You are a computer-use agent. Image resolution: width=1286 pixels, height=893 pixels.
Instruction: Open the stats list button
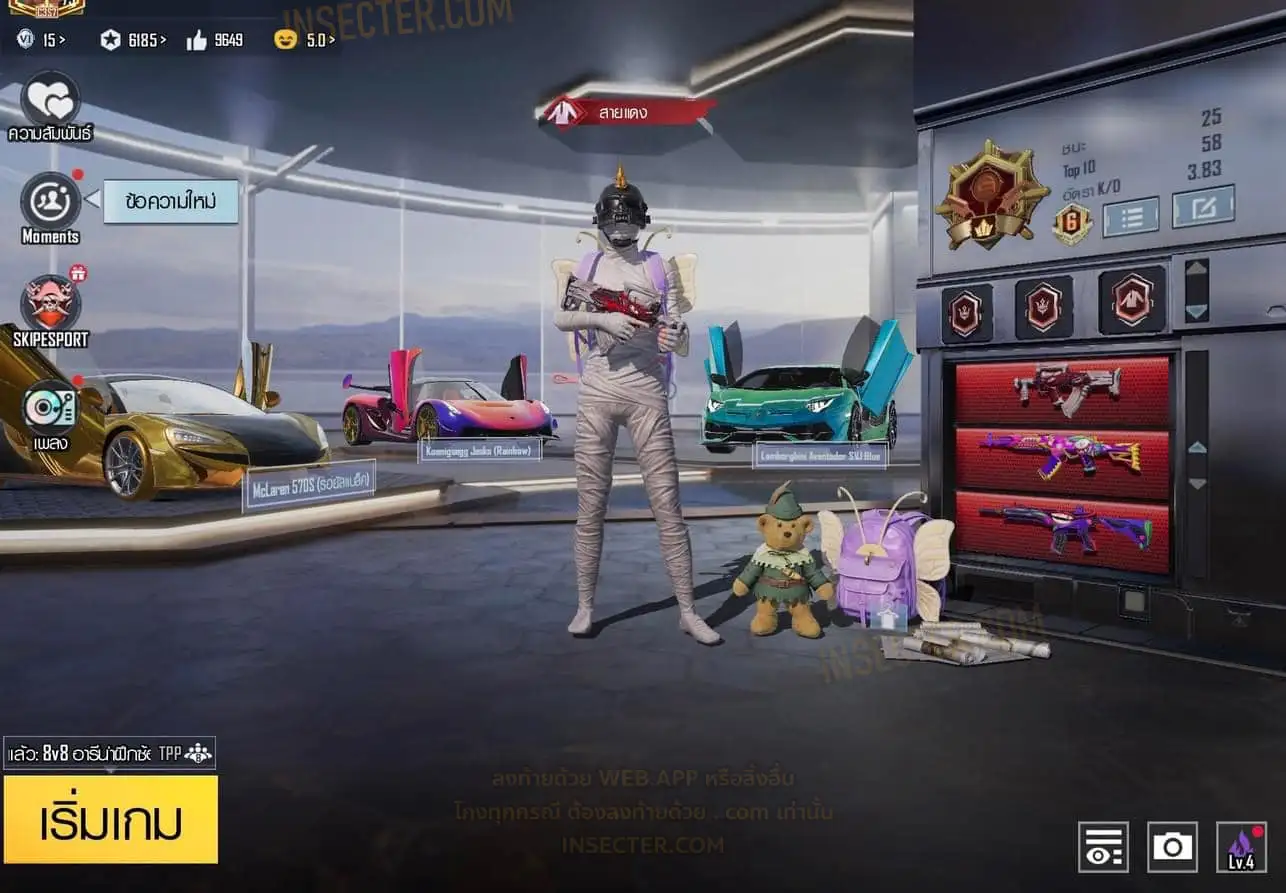pos(1130,216)
